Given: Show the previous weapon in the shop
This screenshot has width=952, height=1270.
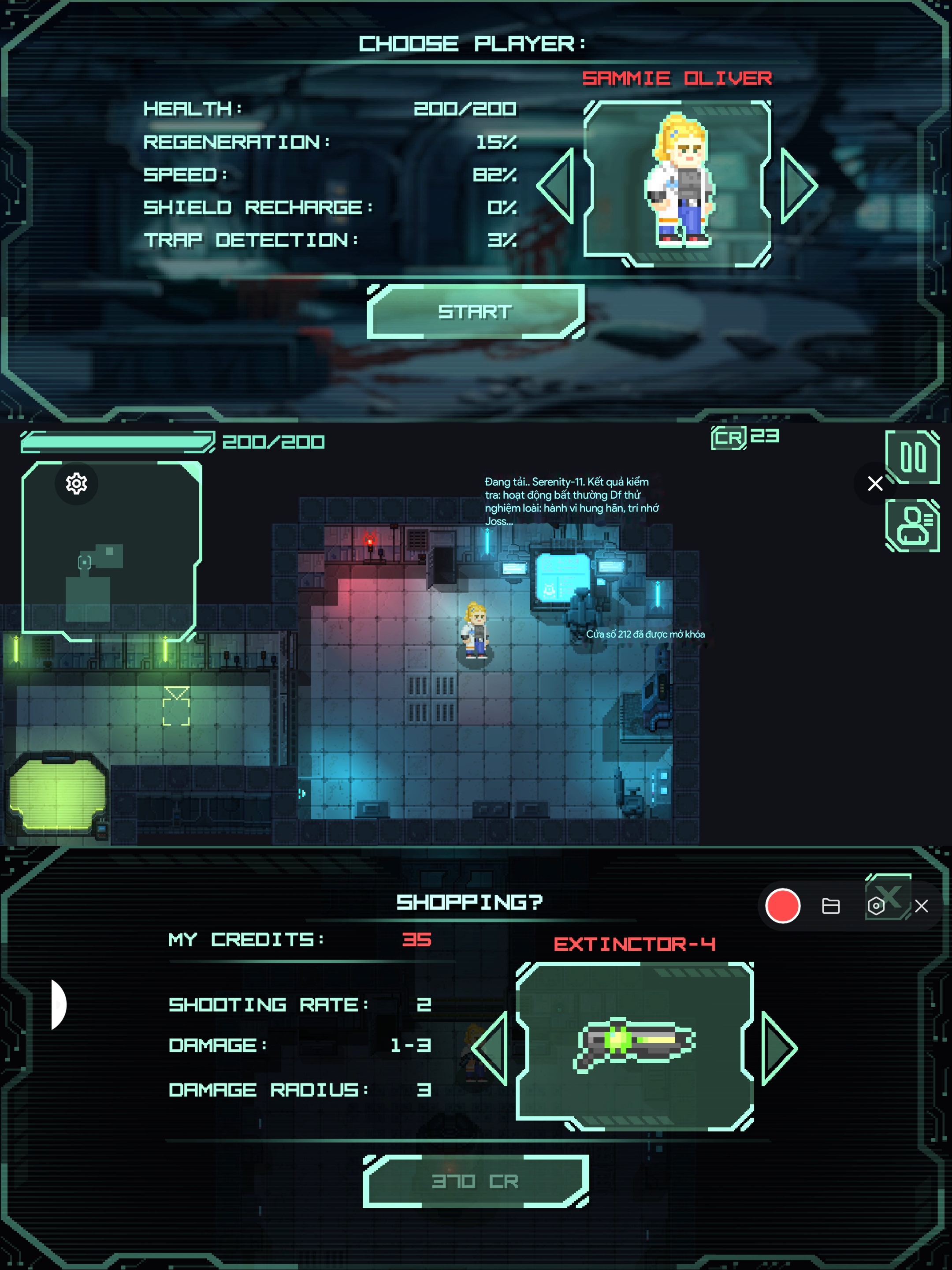Looking at the screenshot, I should point(491,1048).
